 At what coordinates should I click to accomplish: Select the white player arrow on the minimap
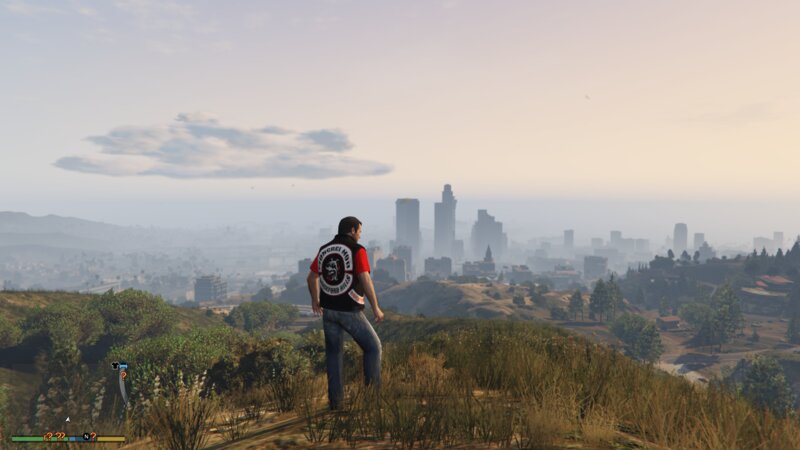(68, 420)
